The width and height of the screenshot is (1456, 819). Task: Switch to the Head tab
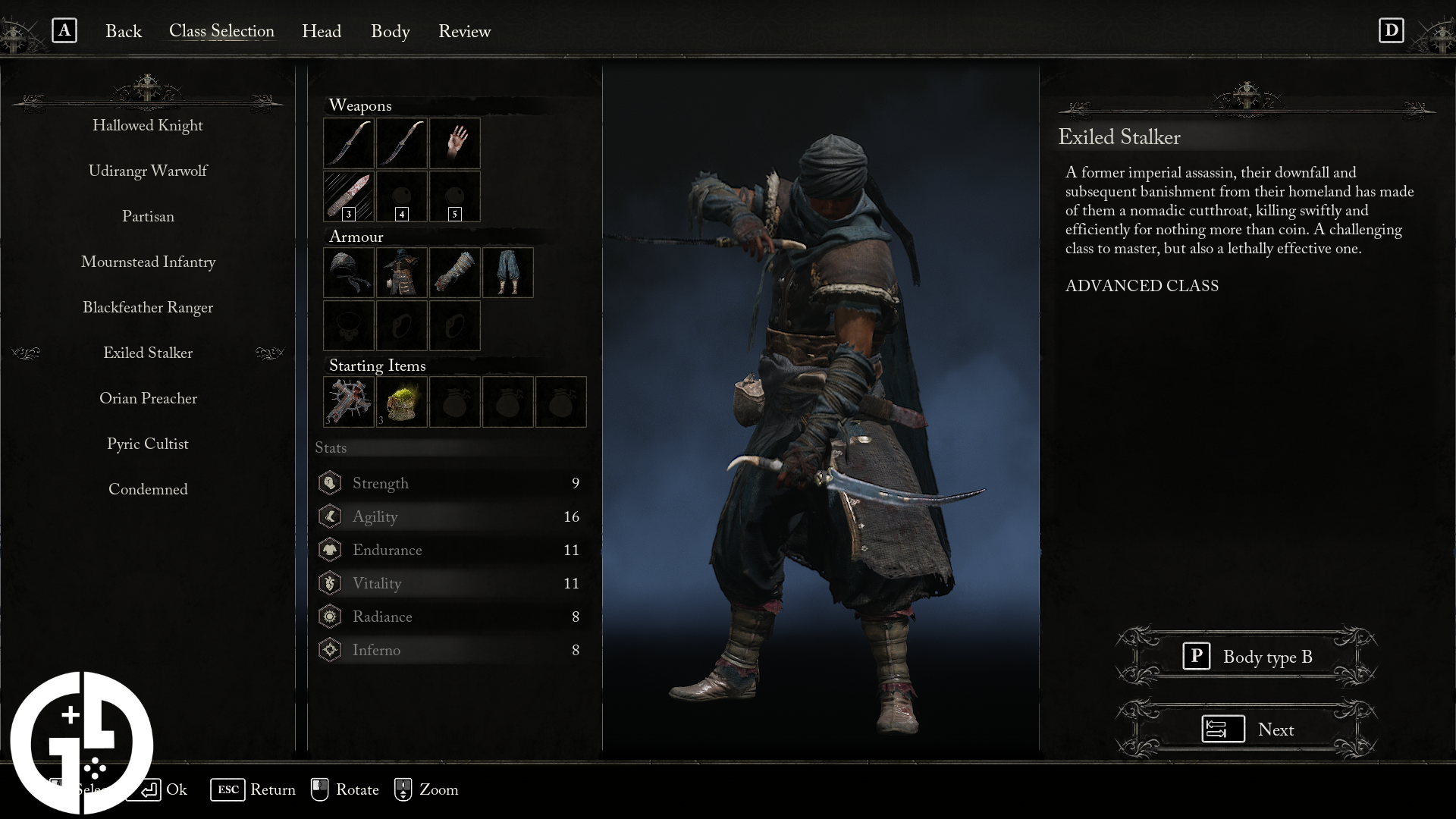pos(322,32)
